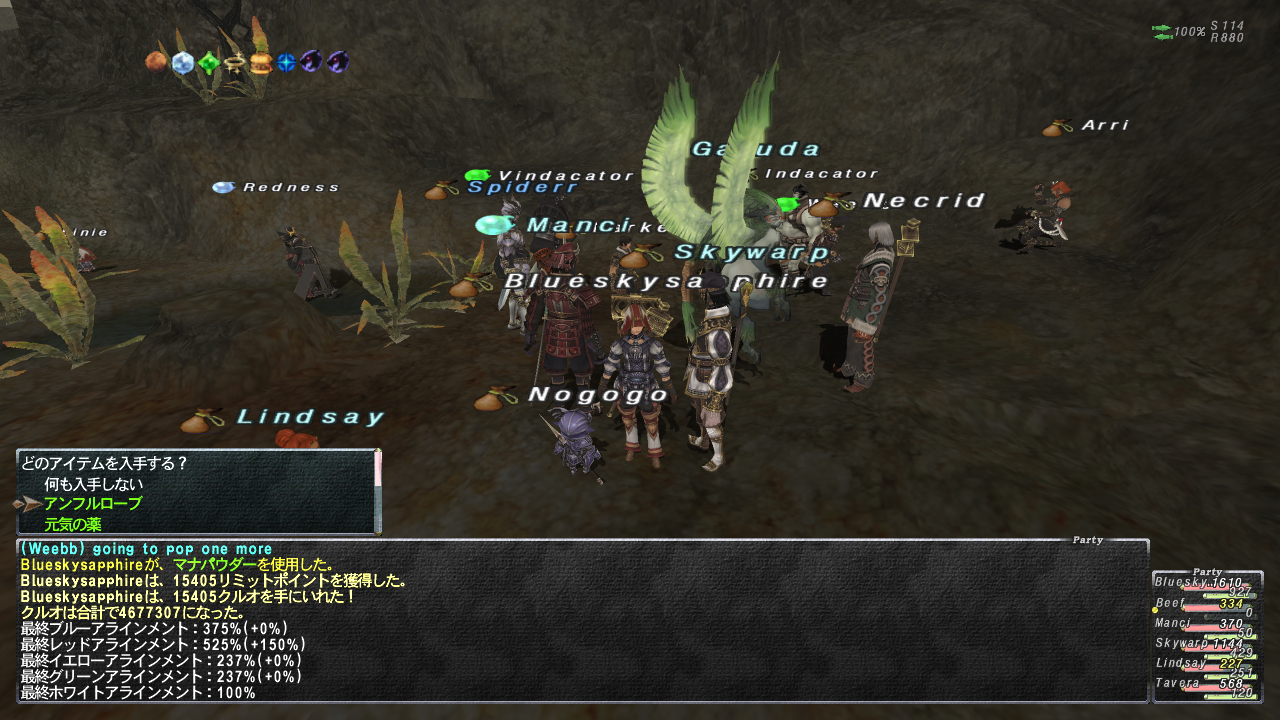1280x720 pixels.
Task: Select the burger food status icon
Action: [x=261, y=63]
